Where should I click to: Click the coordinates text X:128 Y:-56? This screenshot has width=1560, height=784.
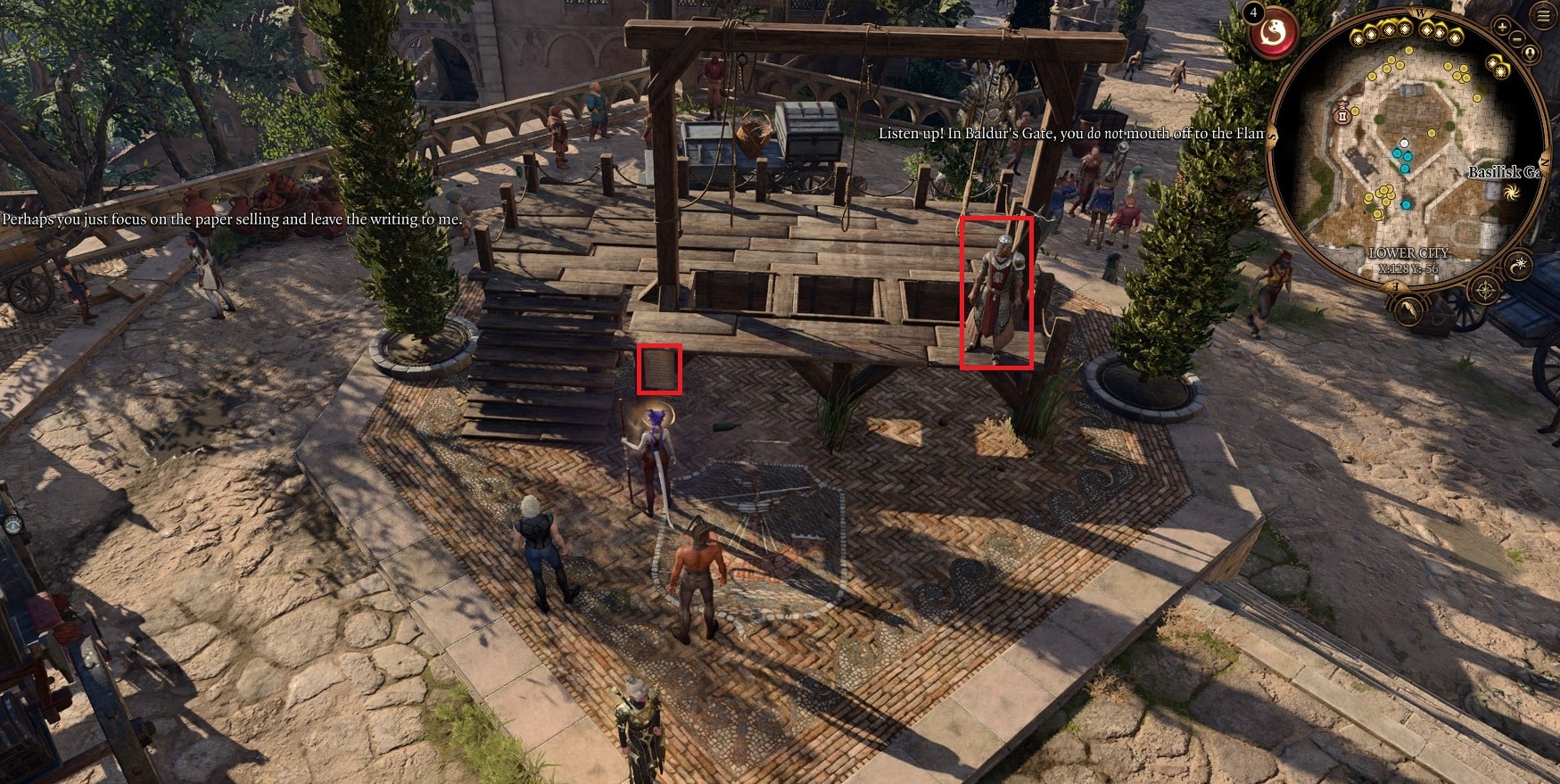click(1409, 268)
